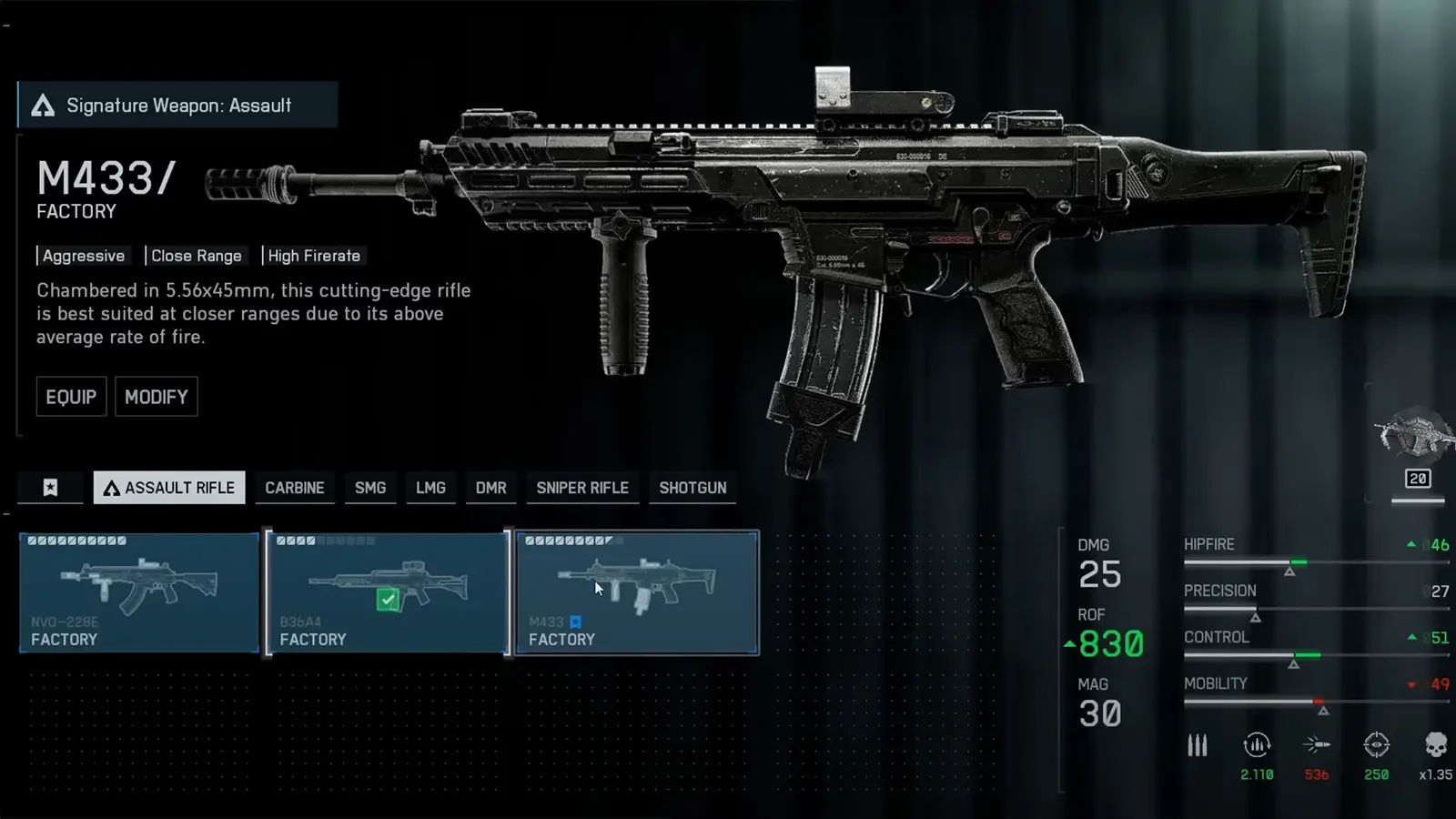Equip the M433 rifle
Image resolution: width=1456 pixels, height=819 pixels.
71,397
